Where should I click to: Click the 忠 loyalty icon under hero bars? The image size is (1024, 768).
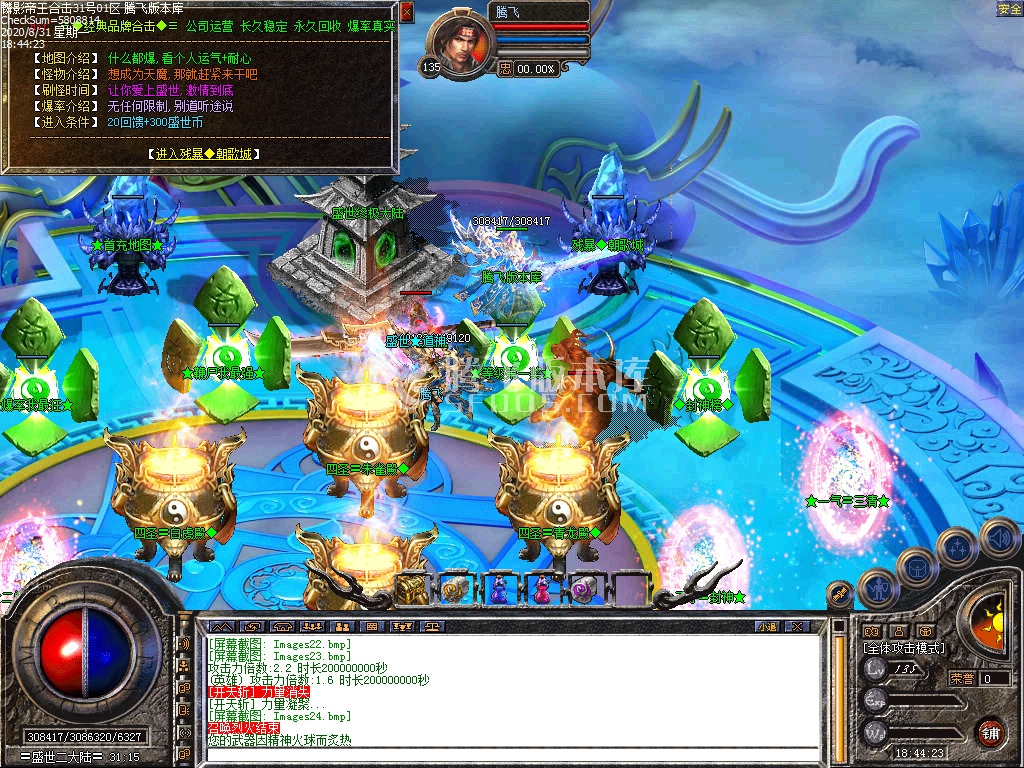coord(505,69)
